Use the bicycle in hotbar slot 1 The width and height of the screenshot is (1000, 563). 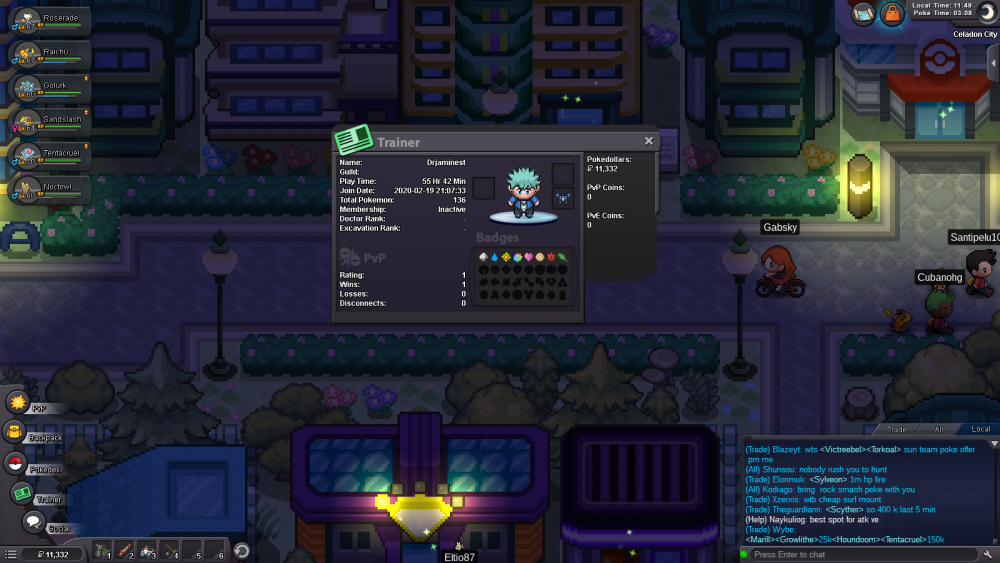pyautogui.click(x=101, y=549)
